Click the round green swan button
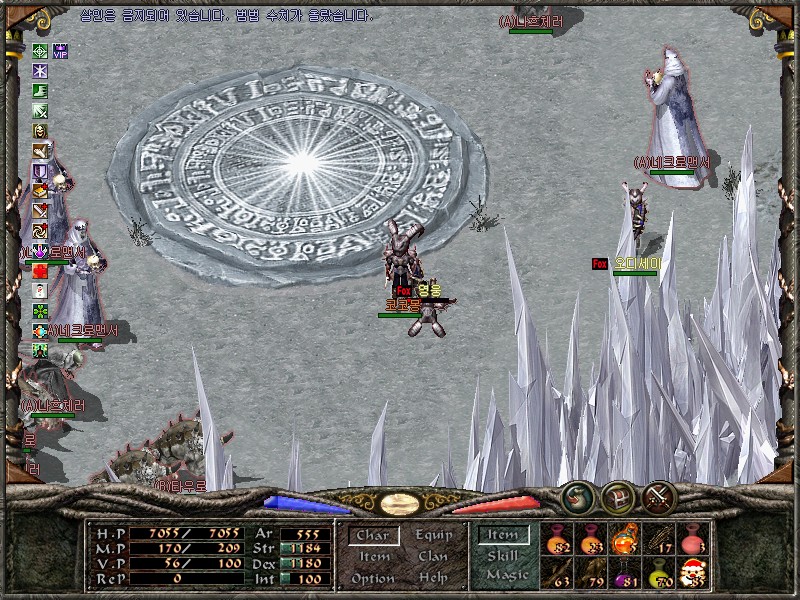Viewport: 800px width, 600px height. (577, 496)
